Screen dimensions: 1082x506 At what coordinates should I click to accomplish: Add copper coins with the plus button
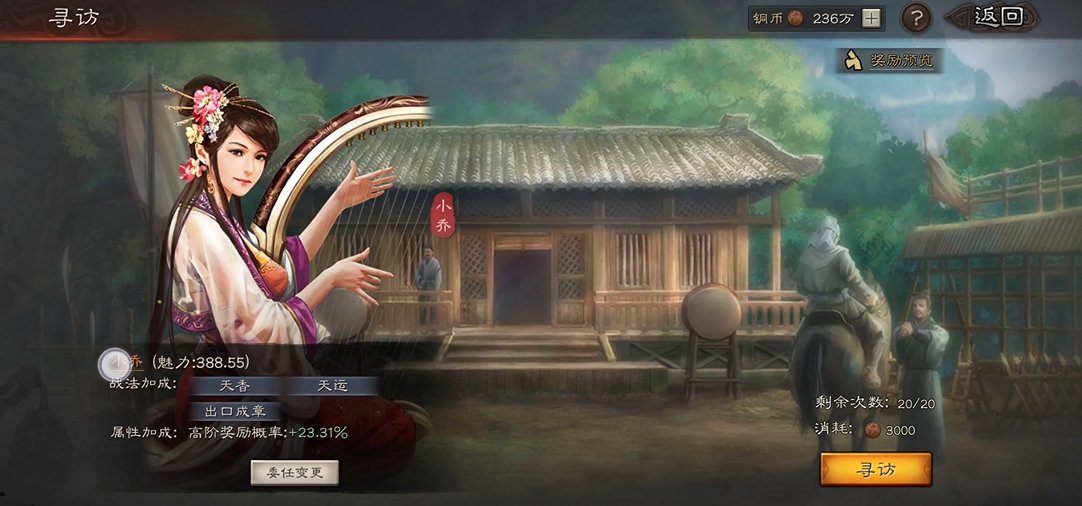click(x=872, y=18)
